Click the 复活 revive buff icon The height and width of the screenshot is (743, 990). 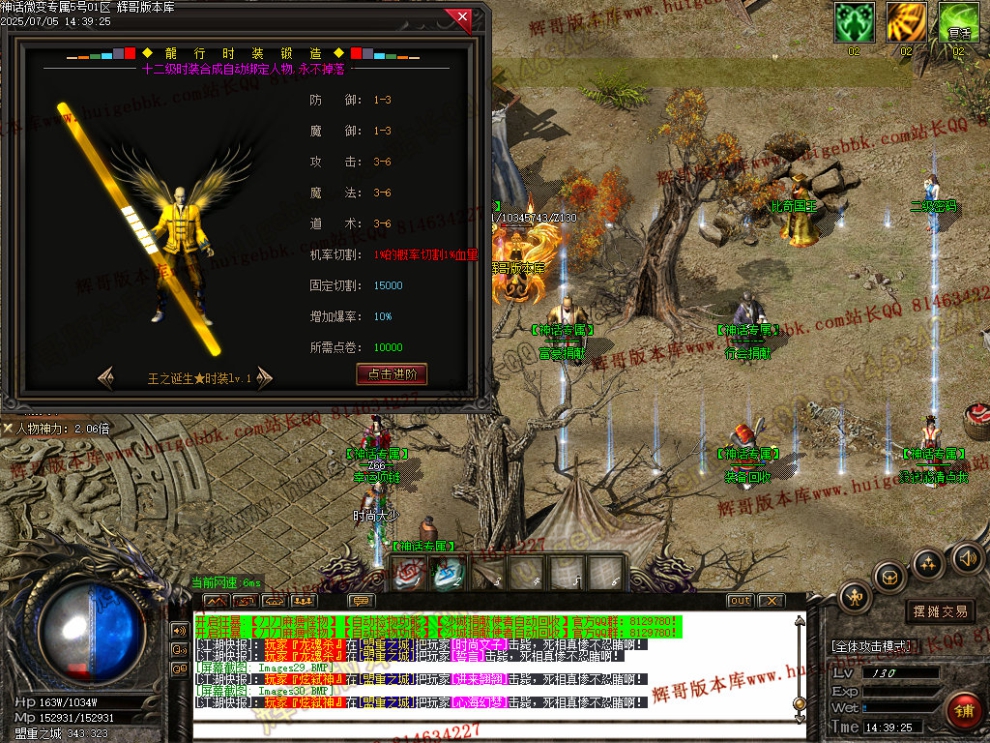(x=958, y=22)
